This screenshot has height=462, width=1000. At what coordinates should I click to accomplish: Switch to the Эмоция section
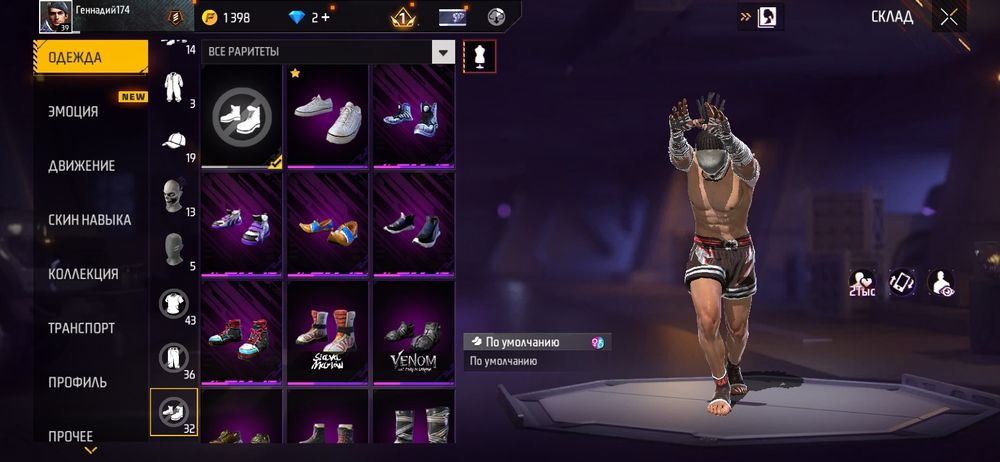click(74, 112)
